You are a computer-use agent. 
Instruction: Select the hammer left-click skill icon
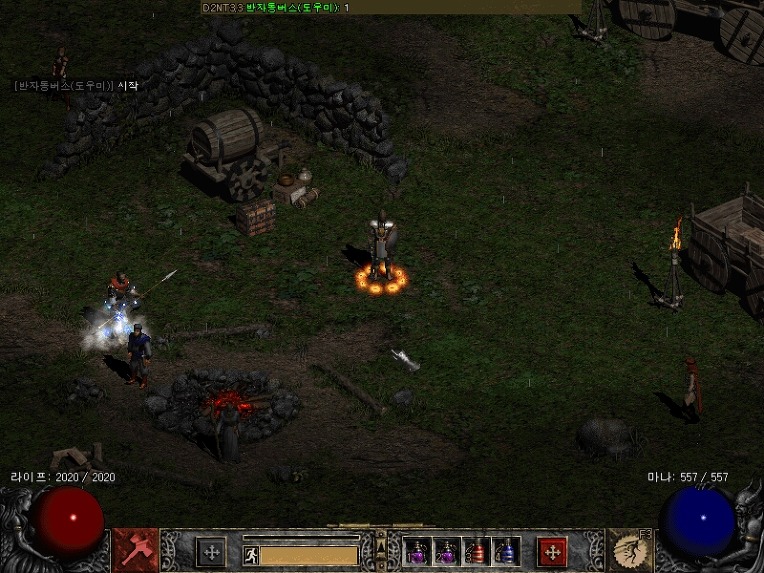(x=136, y=549)
